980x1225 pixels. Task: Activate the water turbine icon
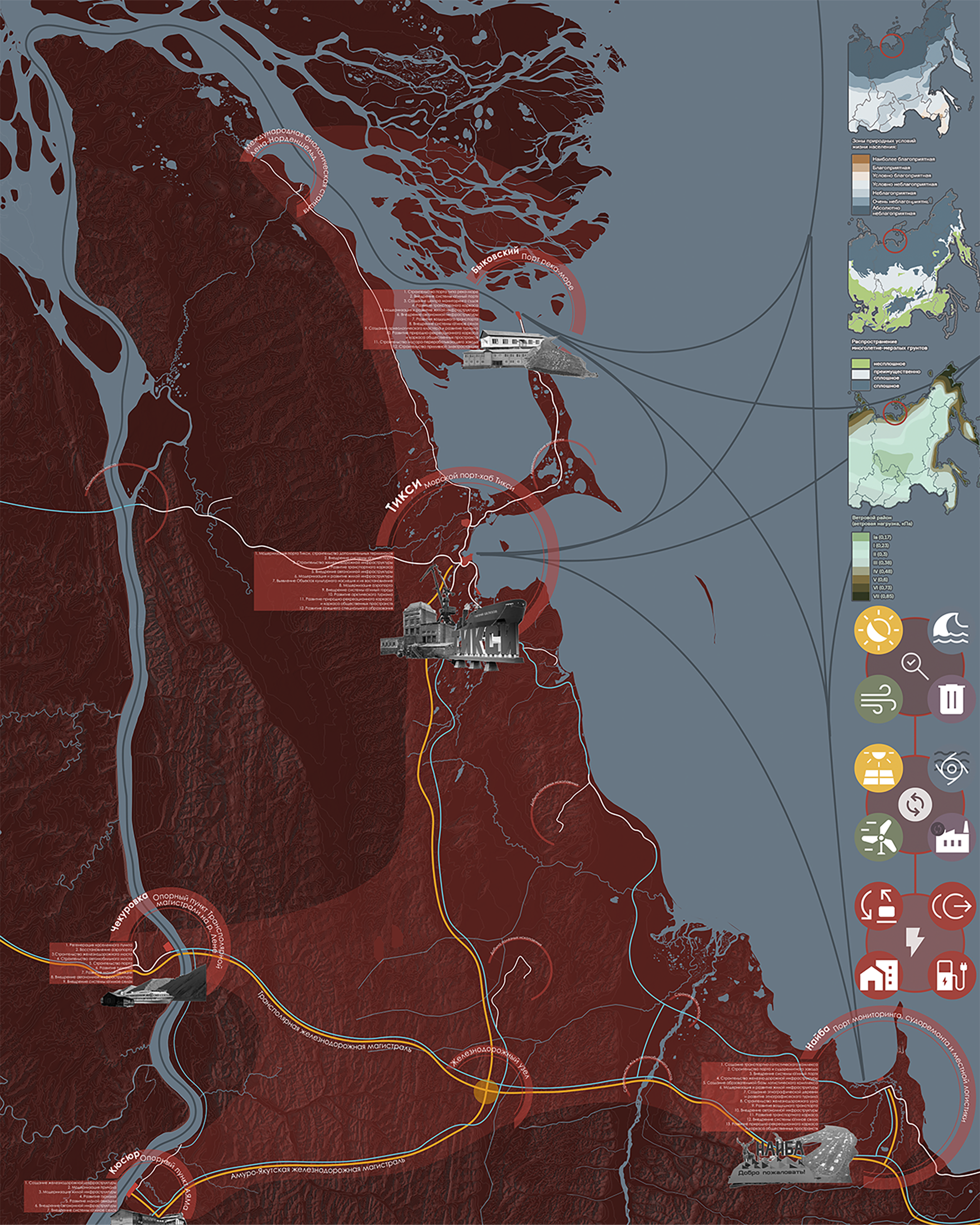[x=952, y=768]
